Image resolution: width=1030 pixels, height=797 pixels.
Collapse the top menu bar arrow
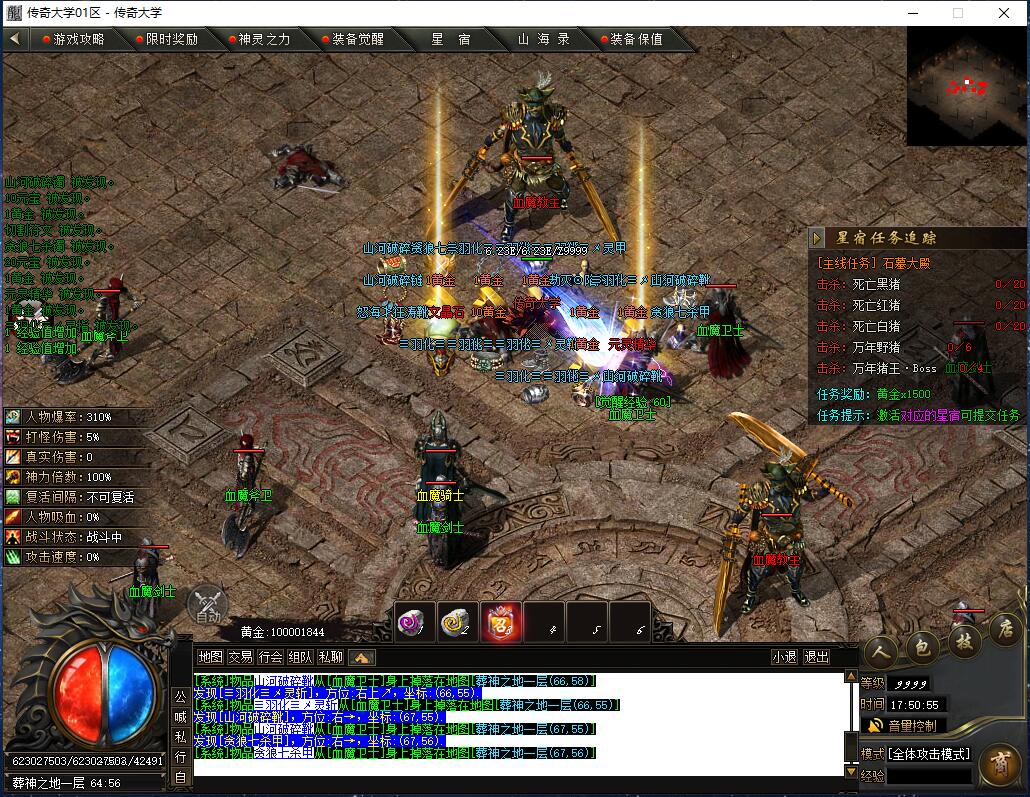coord(14,39)
